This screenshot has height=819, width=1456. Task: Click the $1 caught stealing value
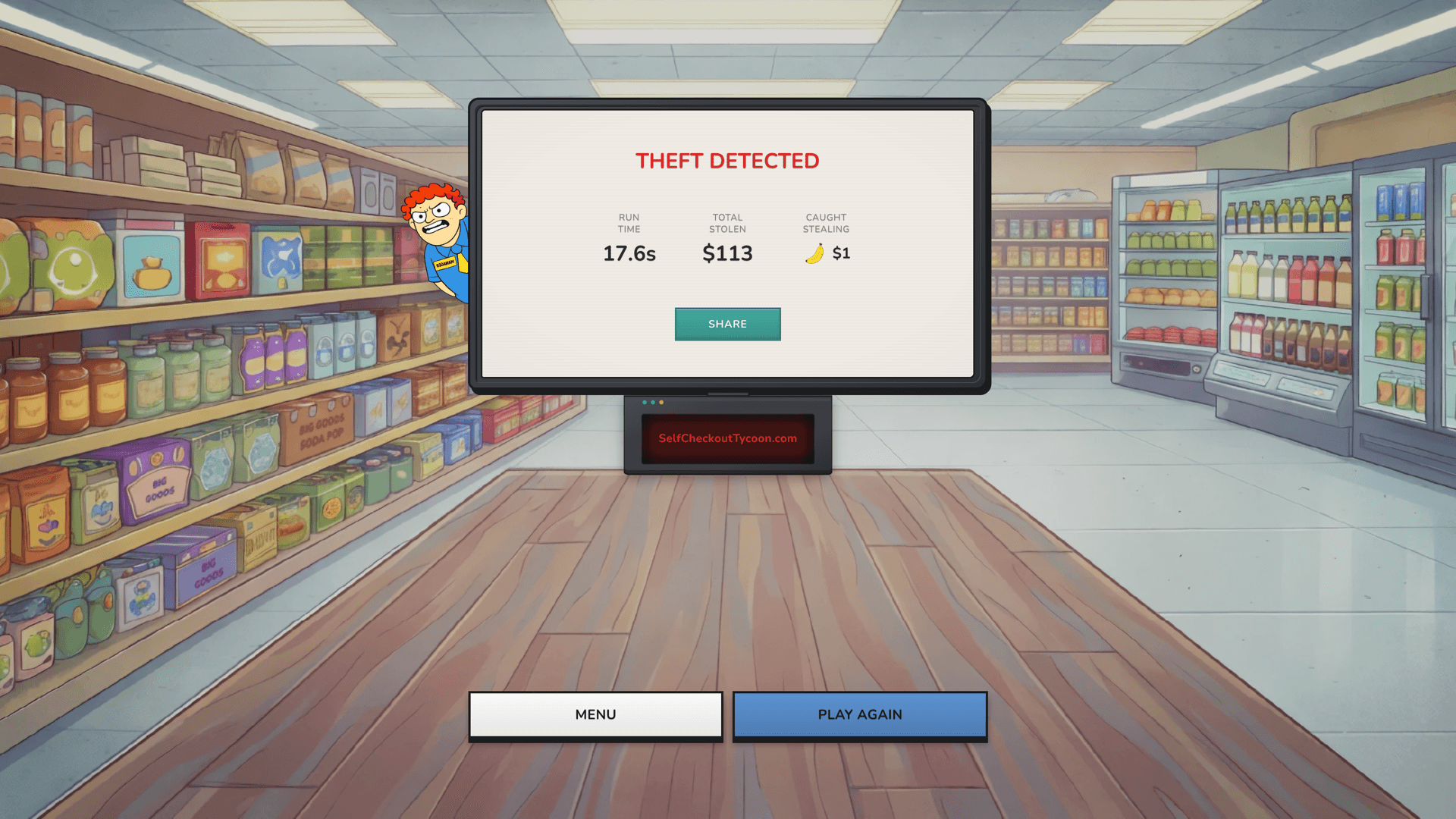pos(840,253)
